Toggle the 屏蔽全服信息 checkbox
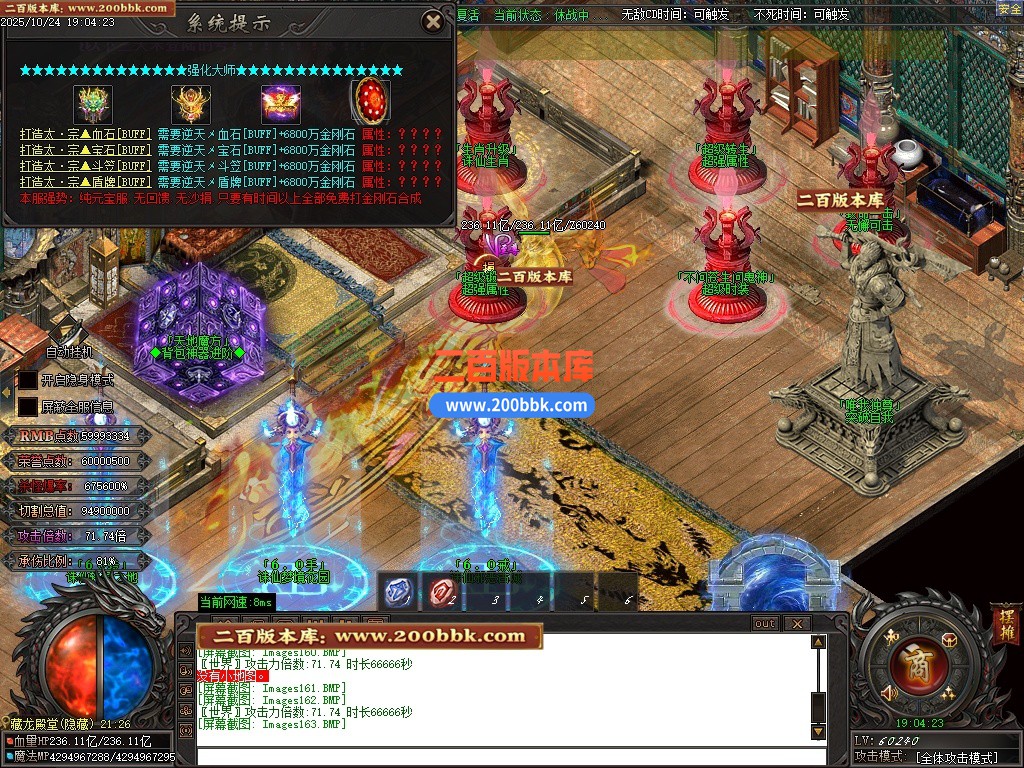Image resolution: width=1024 pixels, height=768 pixels. pyautogui.click(x=28, y=407)
